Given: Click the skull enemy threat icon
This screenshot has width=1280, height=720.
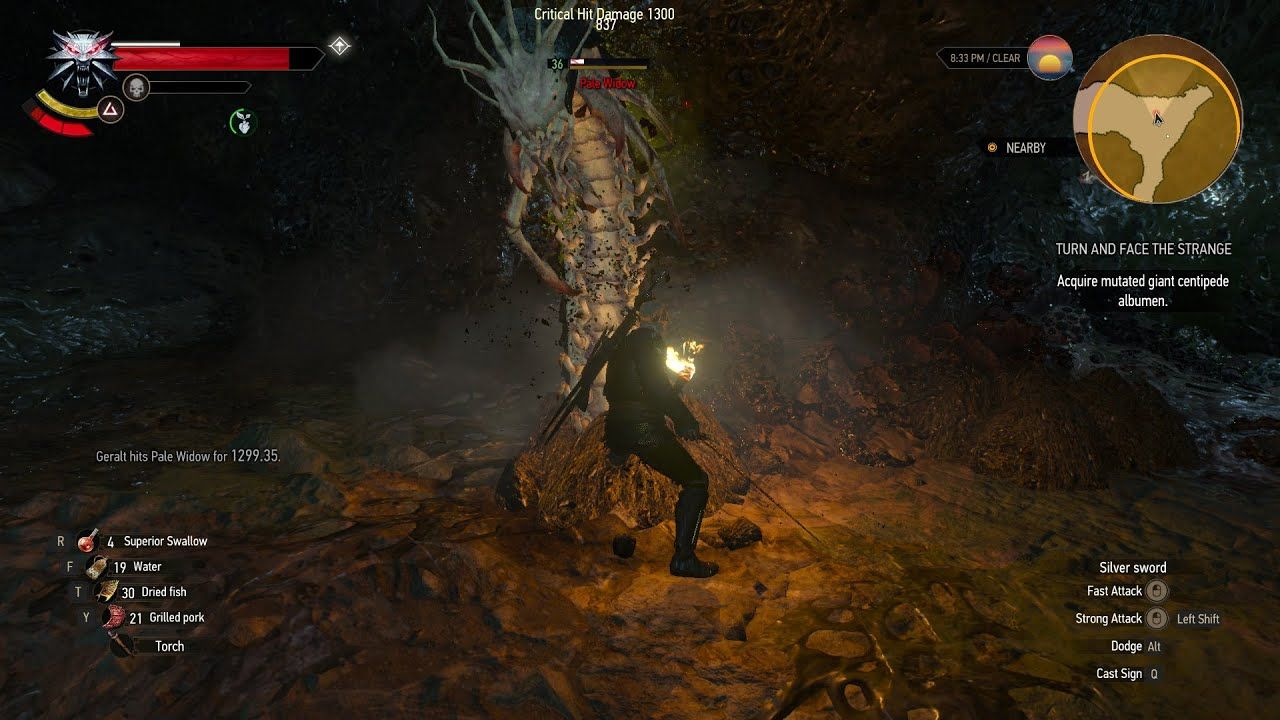Looking at the screenshot, I should (135, 87).
